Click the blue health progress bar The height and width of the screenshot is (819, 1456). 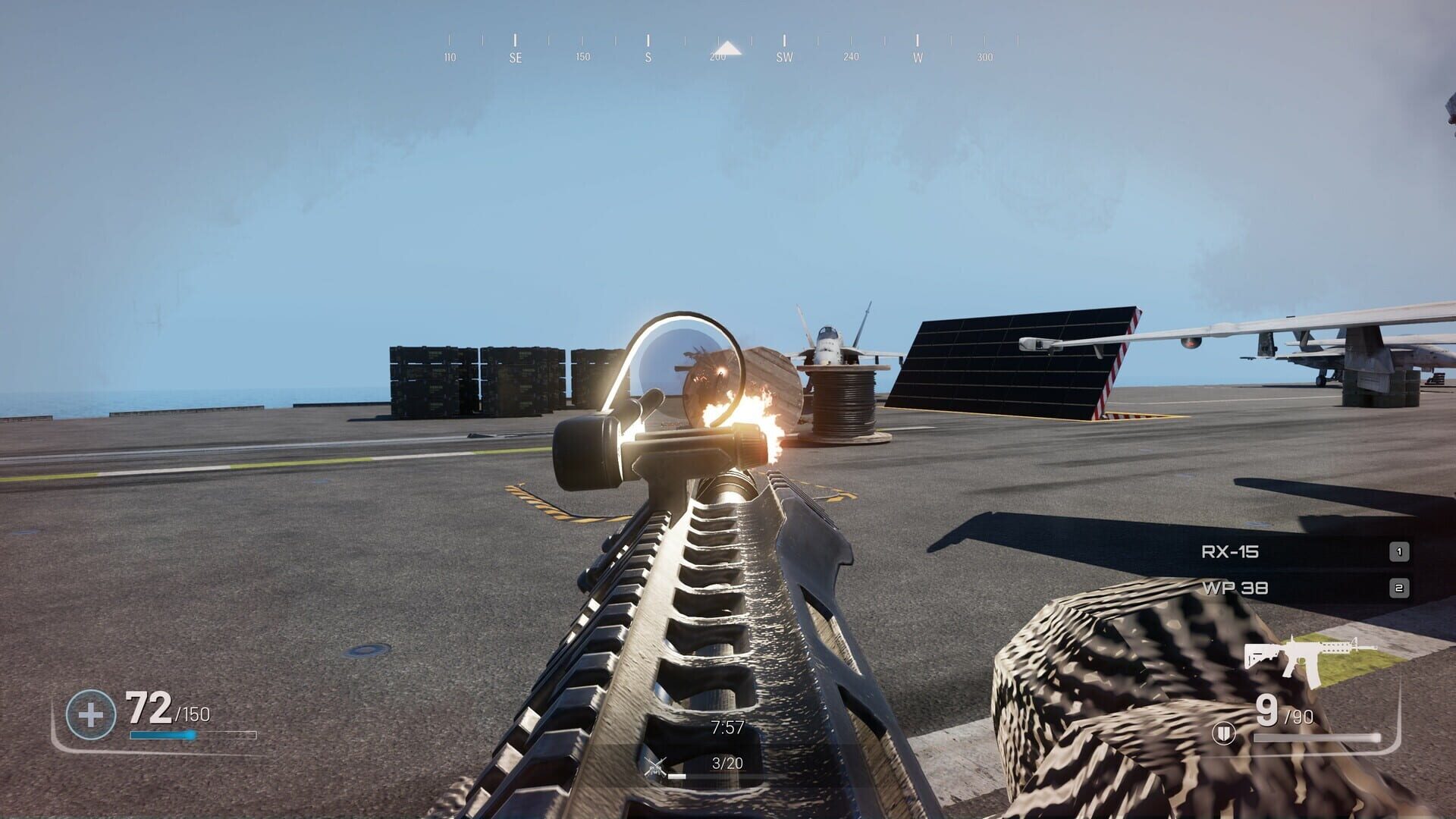164,734
